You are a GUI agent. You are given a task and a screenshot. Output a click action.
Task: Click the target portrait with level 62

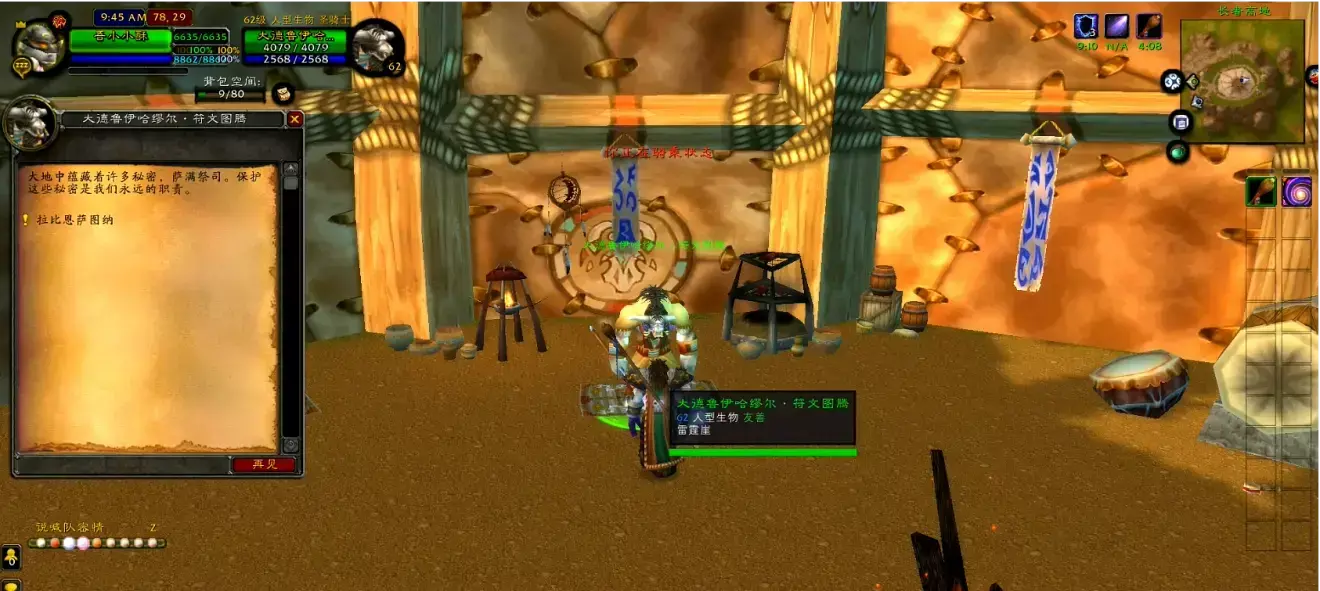(x=377, y=47)
